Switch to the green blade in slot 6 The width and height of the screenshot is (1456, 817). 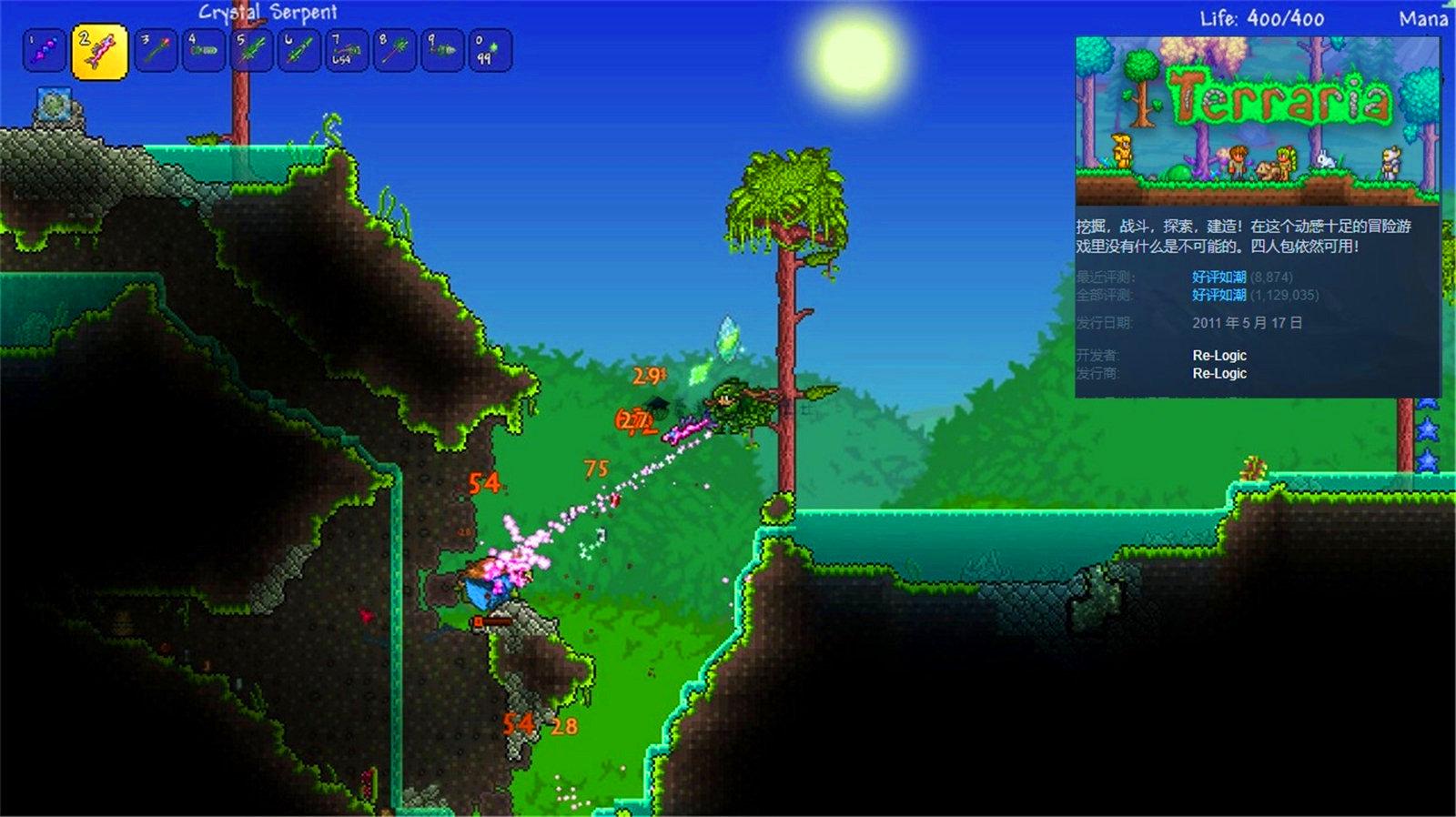pos(299,51)
